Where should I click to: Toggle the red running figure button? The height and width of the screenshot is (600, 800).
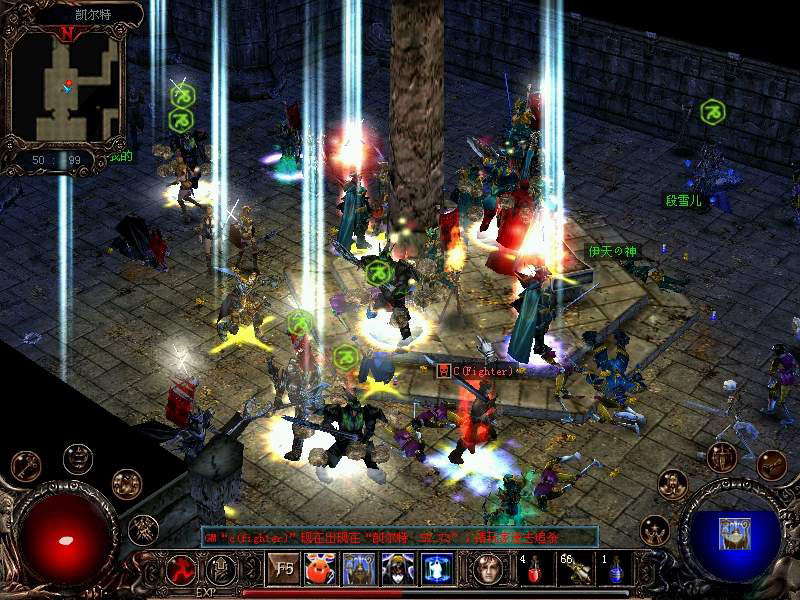[x=181, y=569]
